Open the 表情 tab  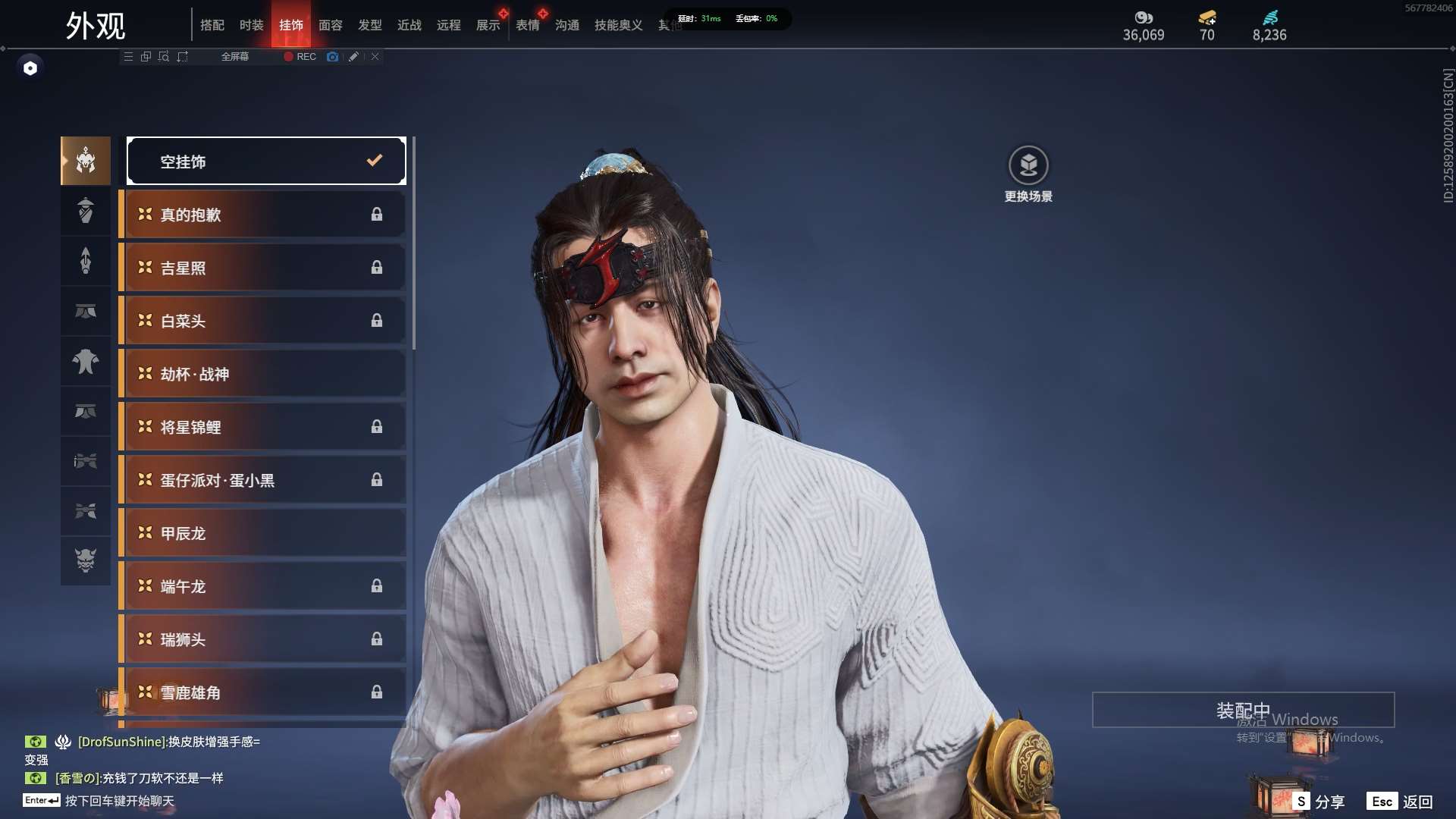[527, 25]
